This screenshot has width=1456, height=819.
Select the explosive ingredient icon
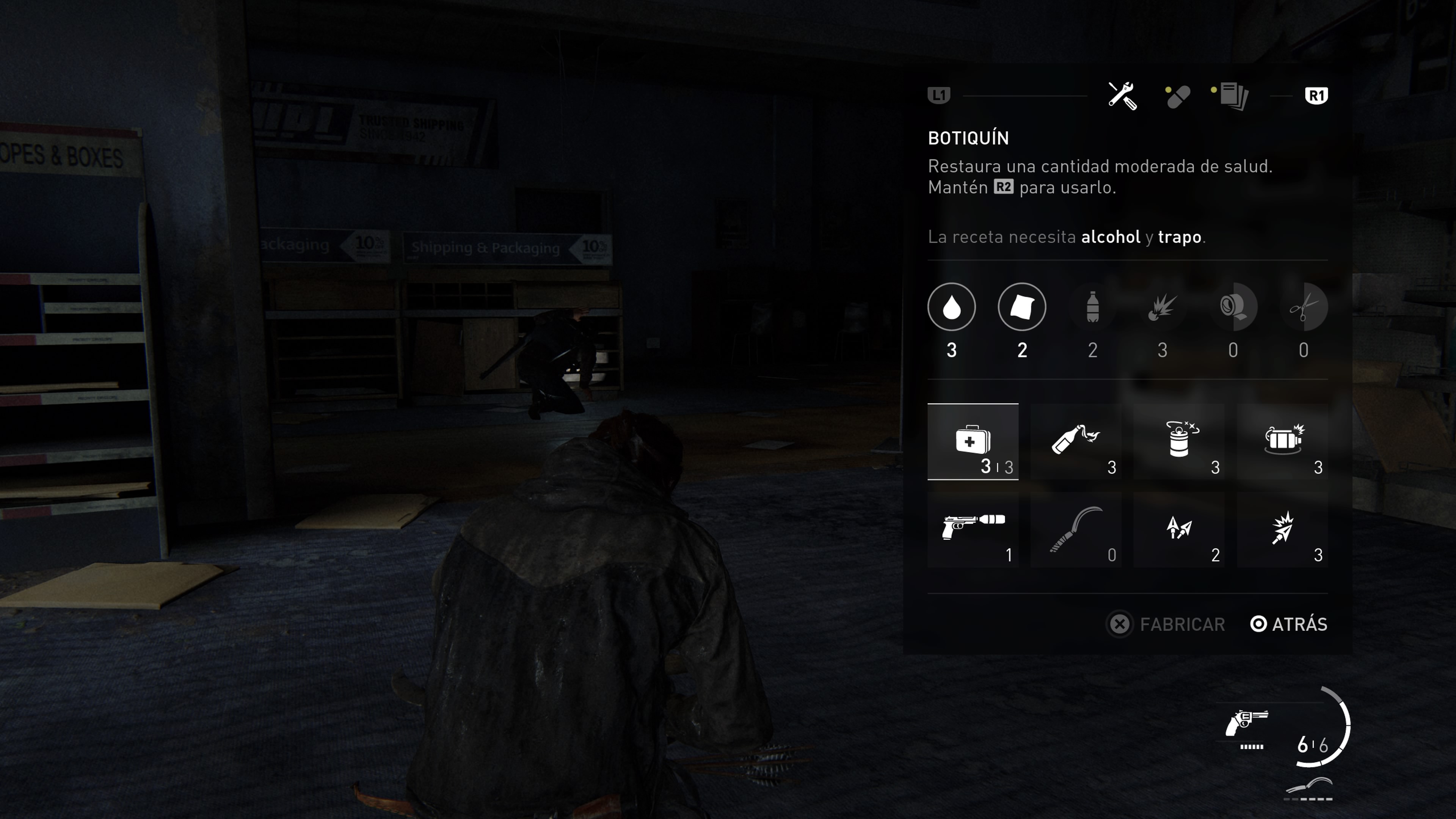1163,307
